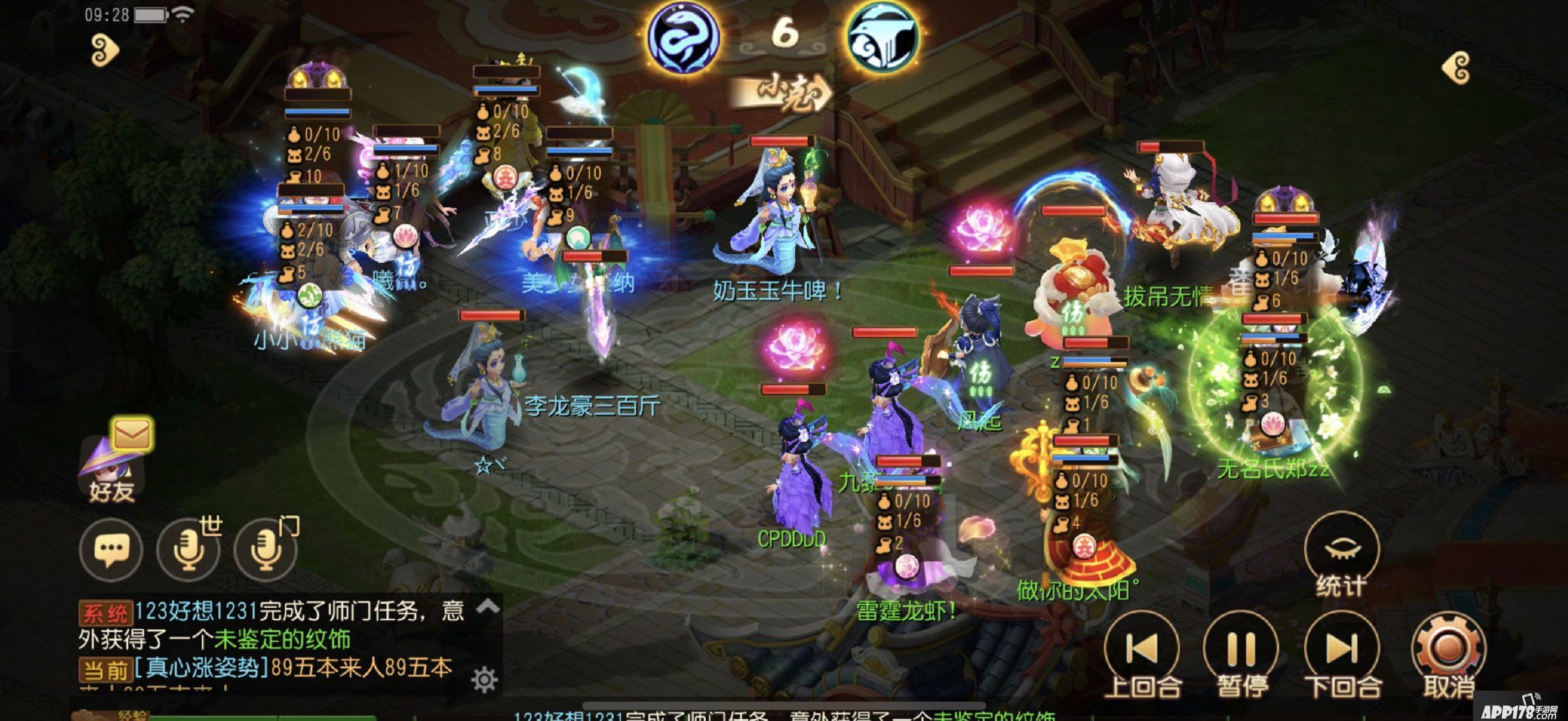1568x721 pixels.
Task: Click the golden swirl arrow at top-right
Action: 1457,67
